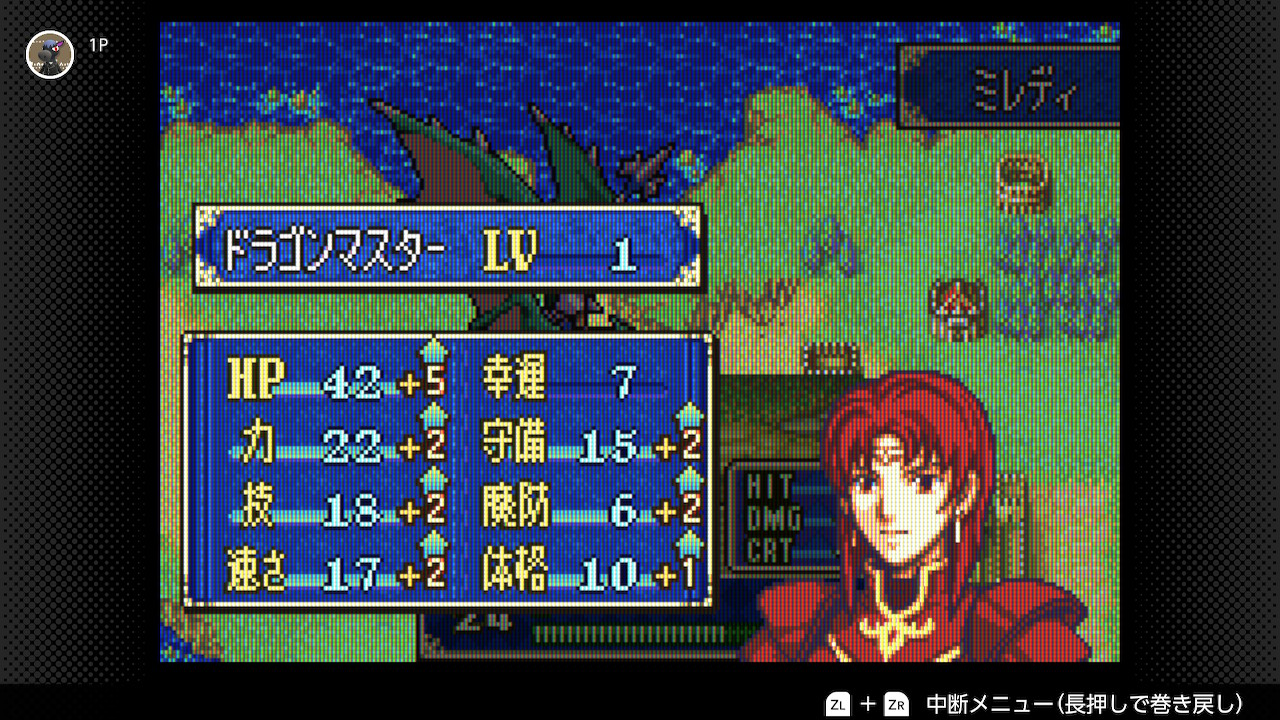Image resolution: width=1280 pixels, height=720 pixels.
Task: Click the 1P player avatar icon
Action: [x=50, y=54]
